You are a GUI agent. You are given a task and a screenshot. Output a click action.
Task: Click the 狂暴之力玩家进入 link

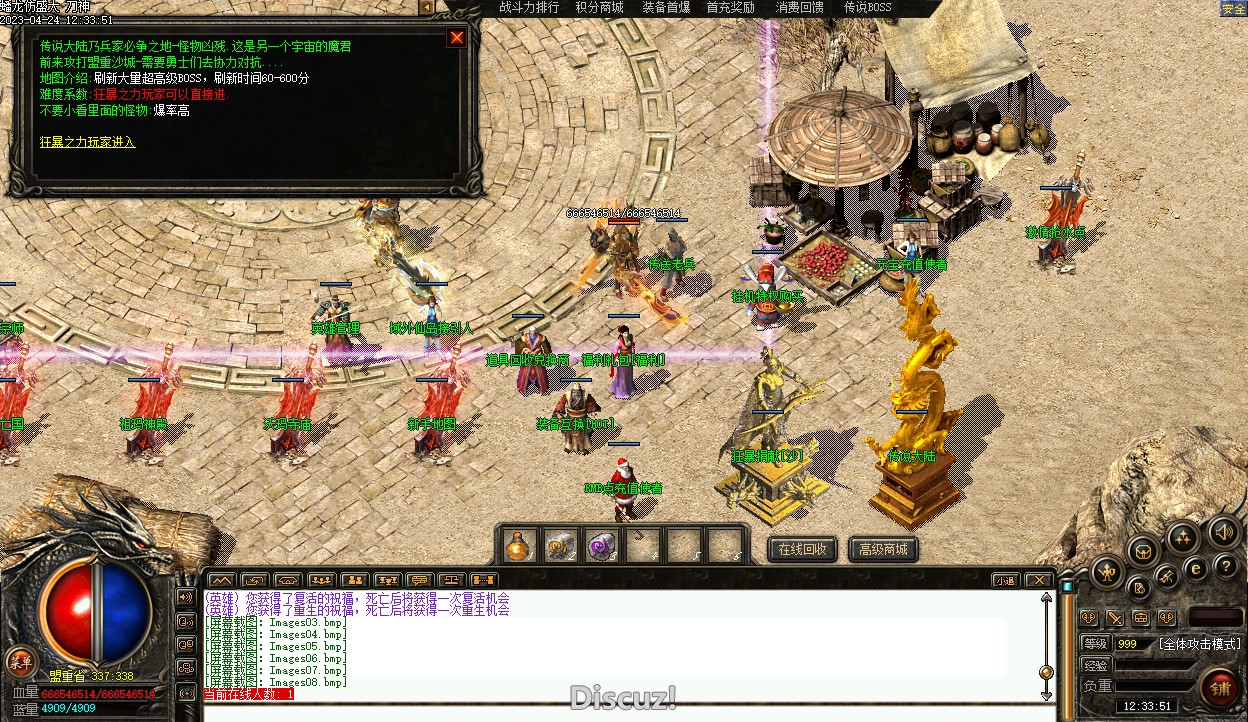[87, 142]
